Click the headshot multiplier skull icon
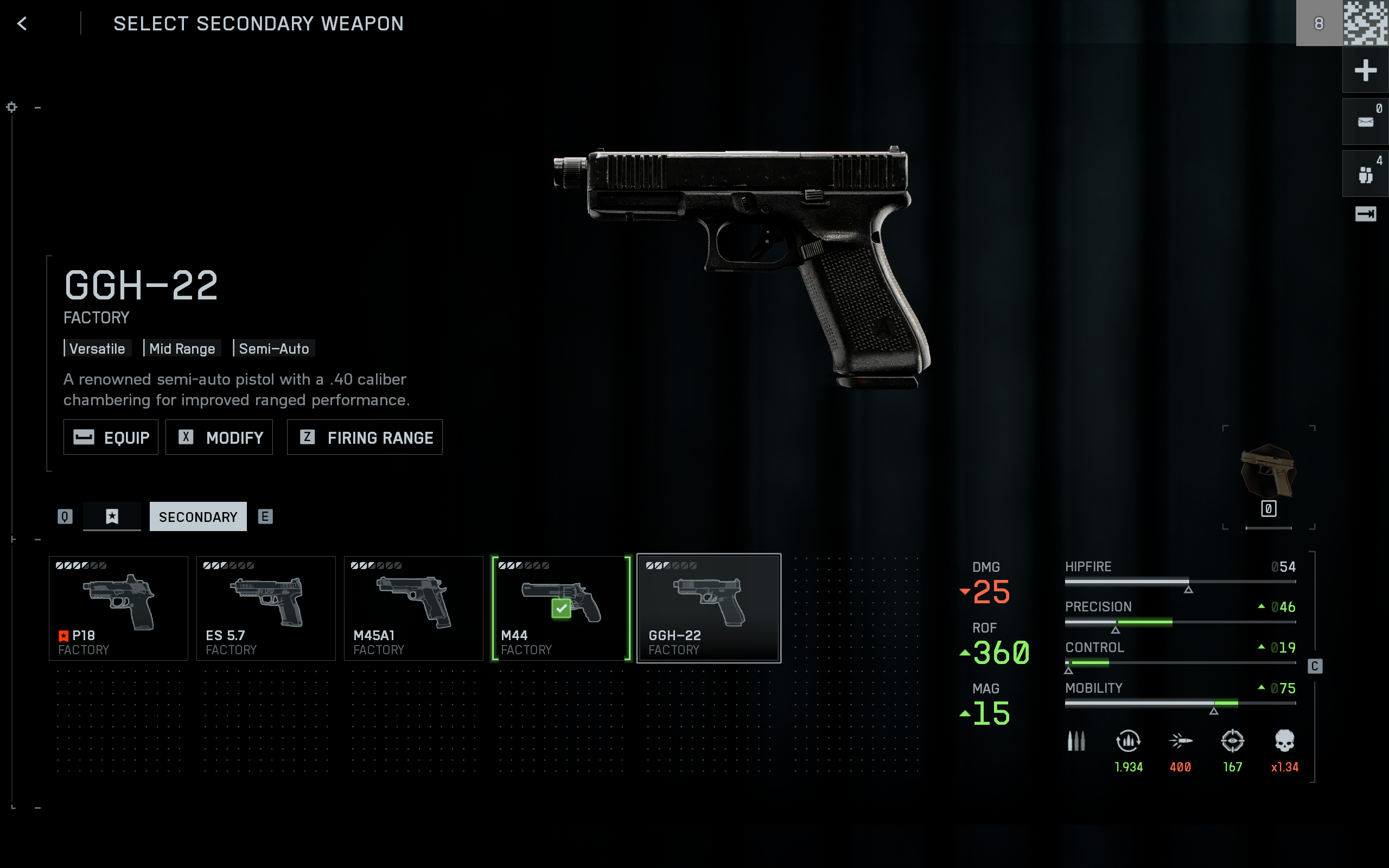The width and height of the screenshot is (1389, 868). point(1284,741)
